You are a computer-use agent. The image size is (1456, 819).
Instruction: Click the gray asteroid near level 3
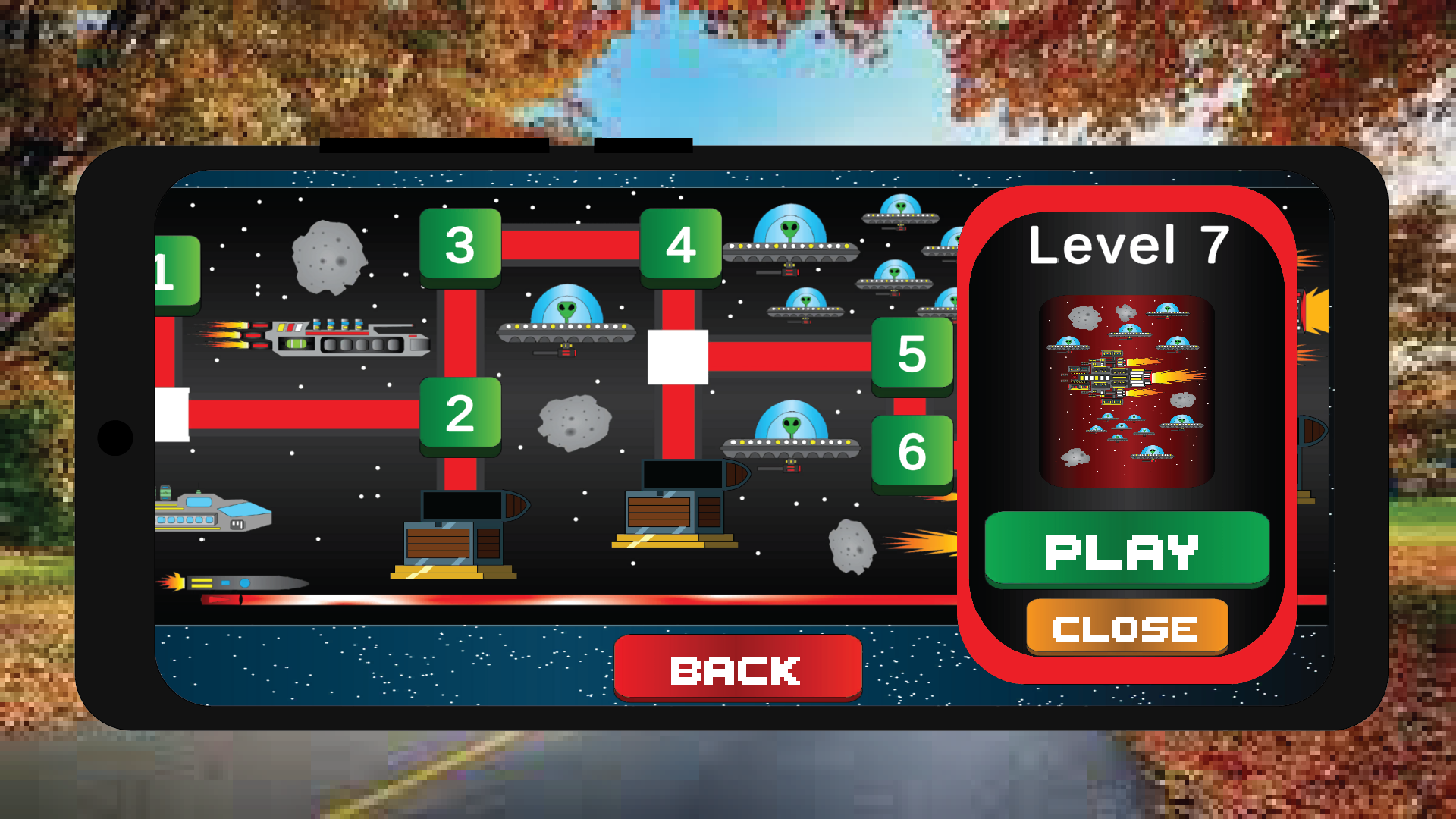328,258
